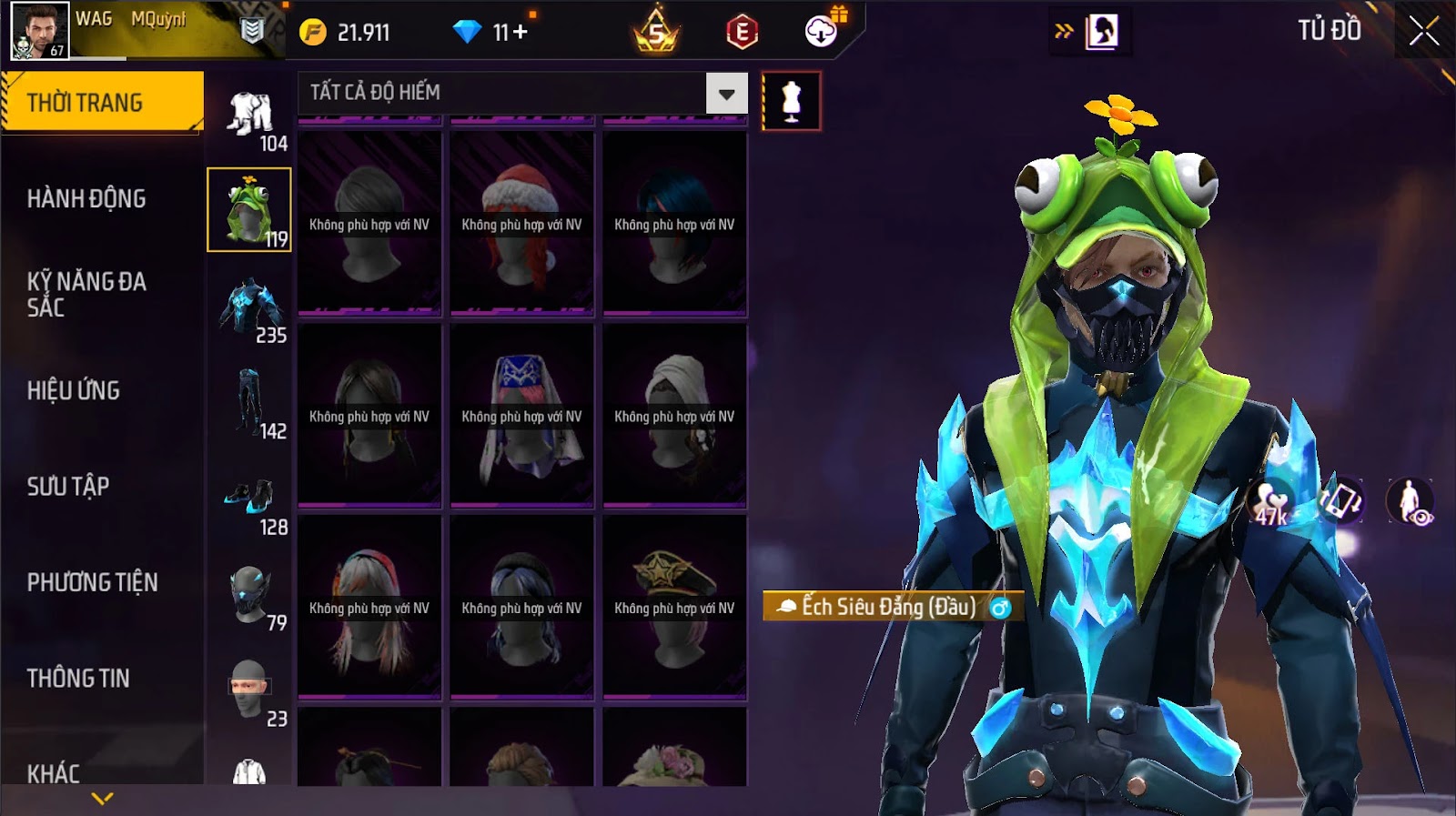Viewport: 1456px width, 816px height.
Task: Open the player profile avatar
Action: [x=39, y=30]
